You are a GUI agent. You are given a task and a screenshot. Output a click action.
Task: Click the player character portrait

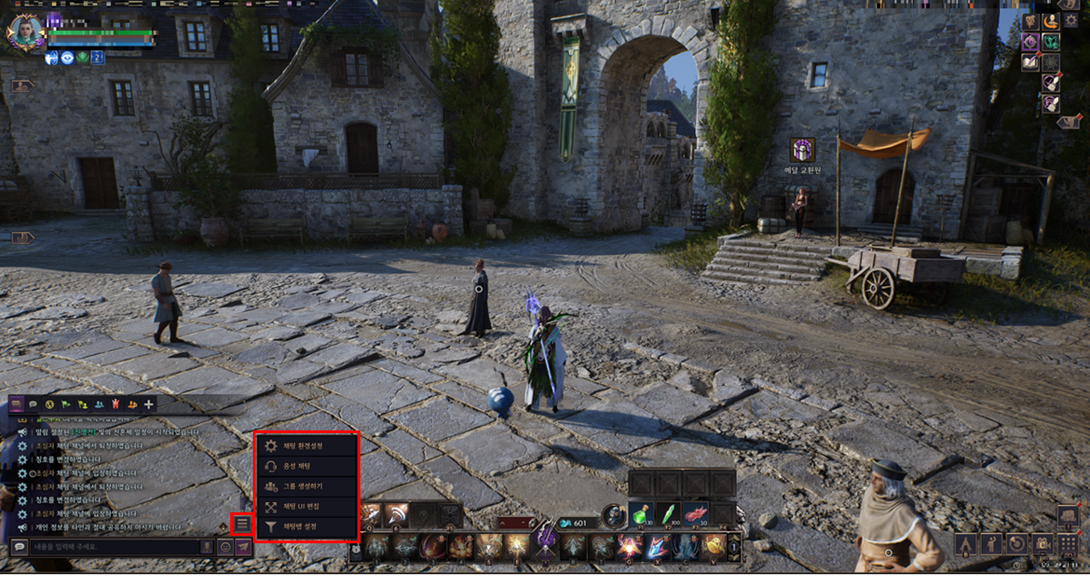[24, 30]
